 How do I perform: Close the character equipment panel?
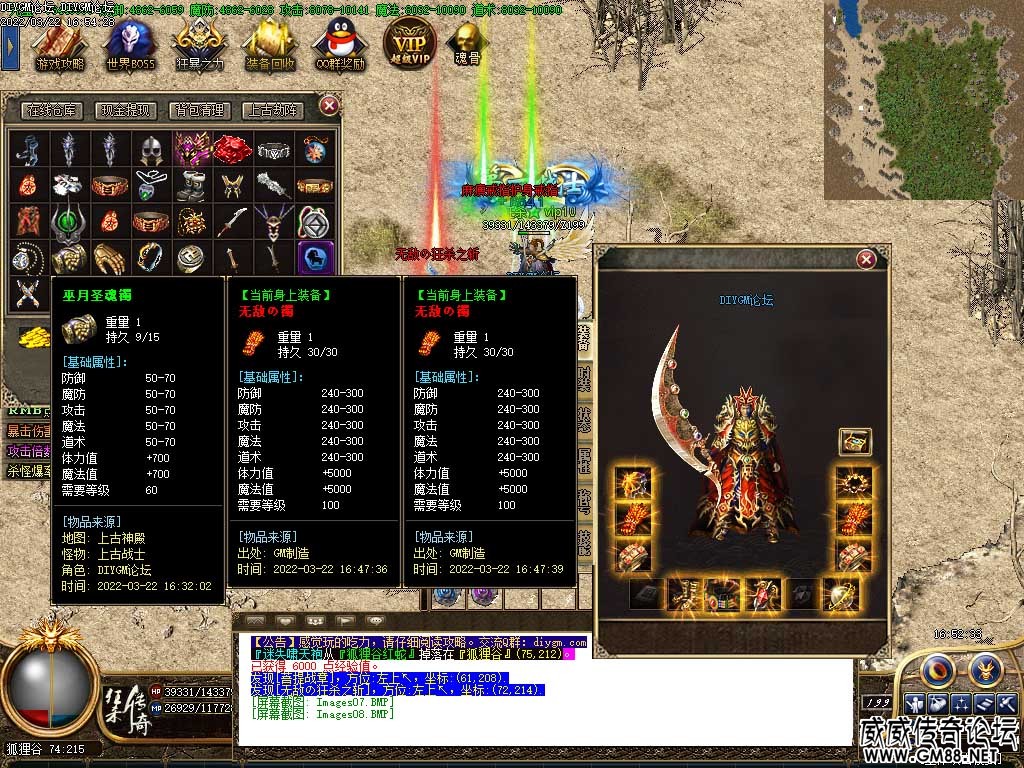pos(866,260)
